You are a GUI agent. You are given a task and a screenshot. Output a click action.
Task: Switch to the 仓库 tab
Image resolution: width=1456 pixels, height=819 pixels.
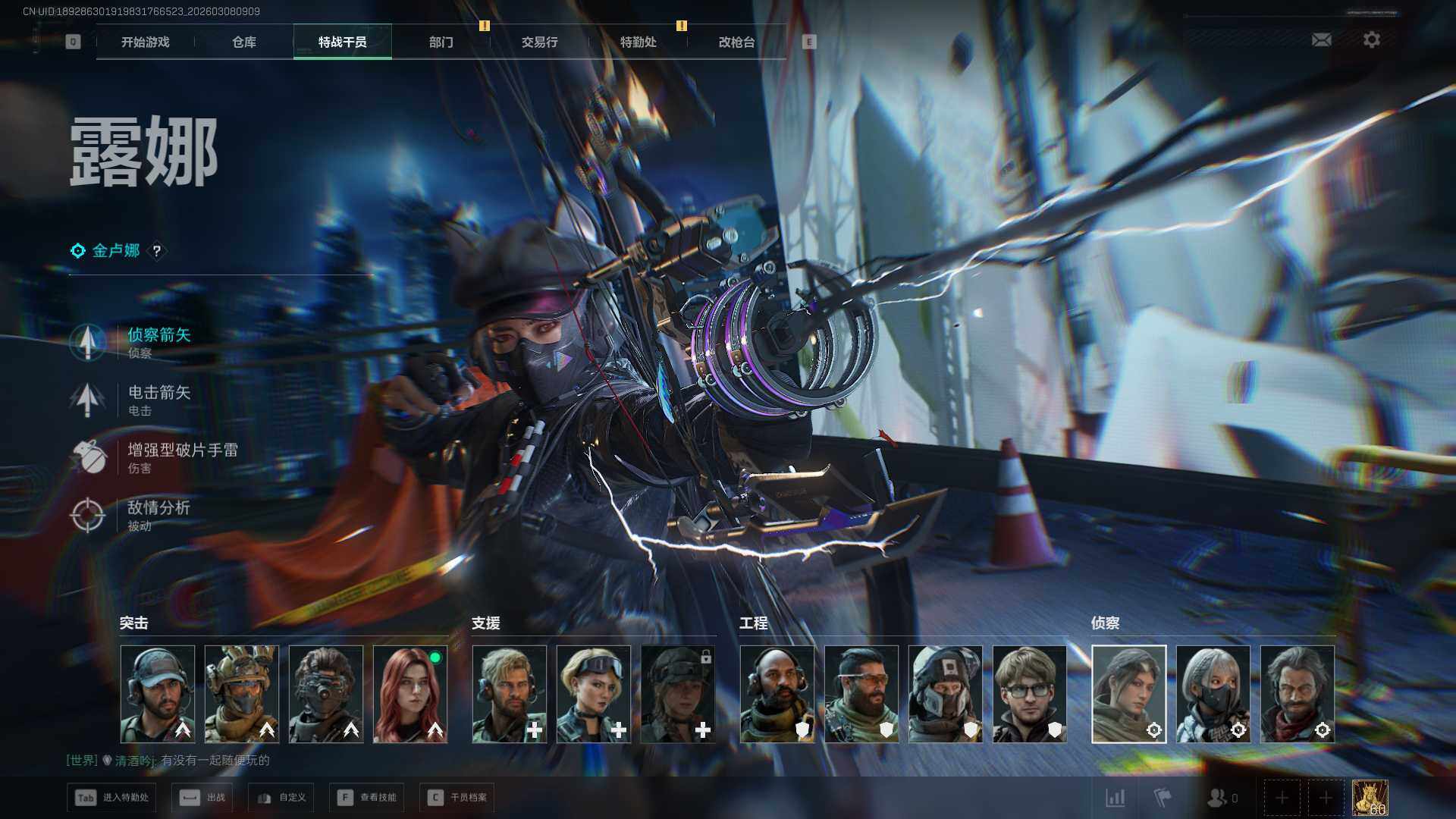(244, 42)
